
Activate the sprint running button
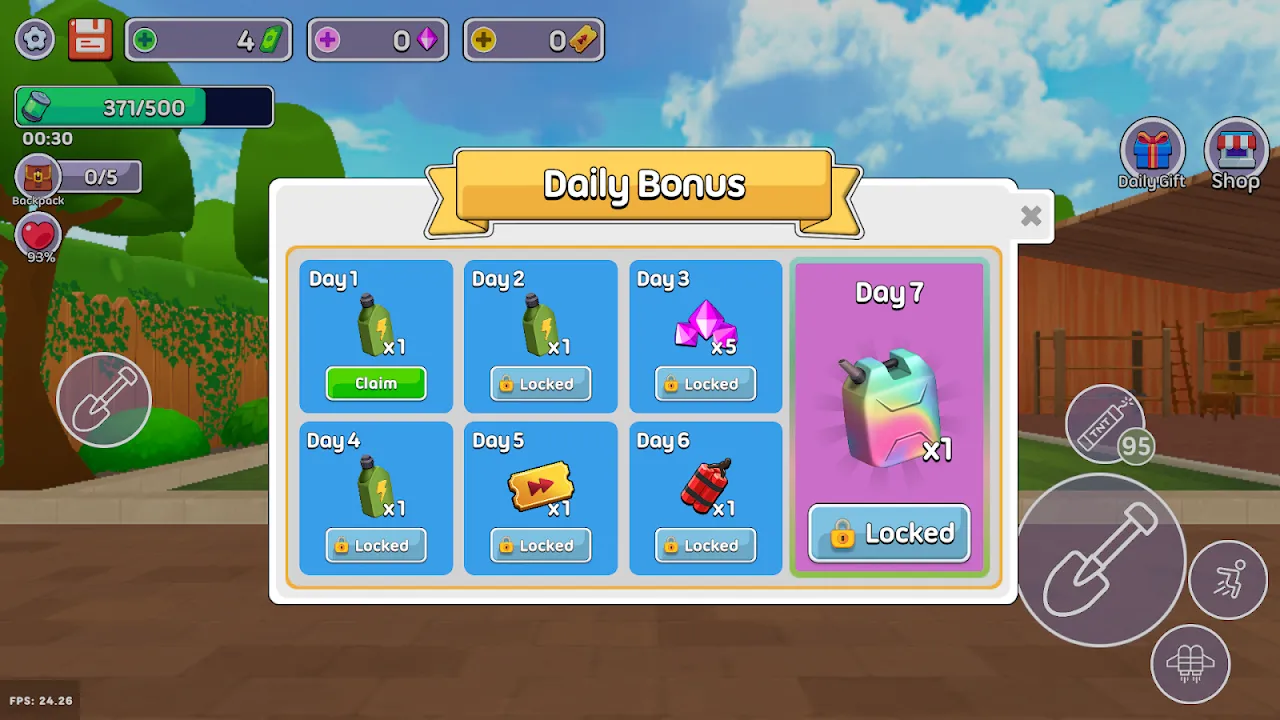1228,580
